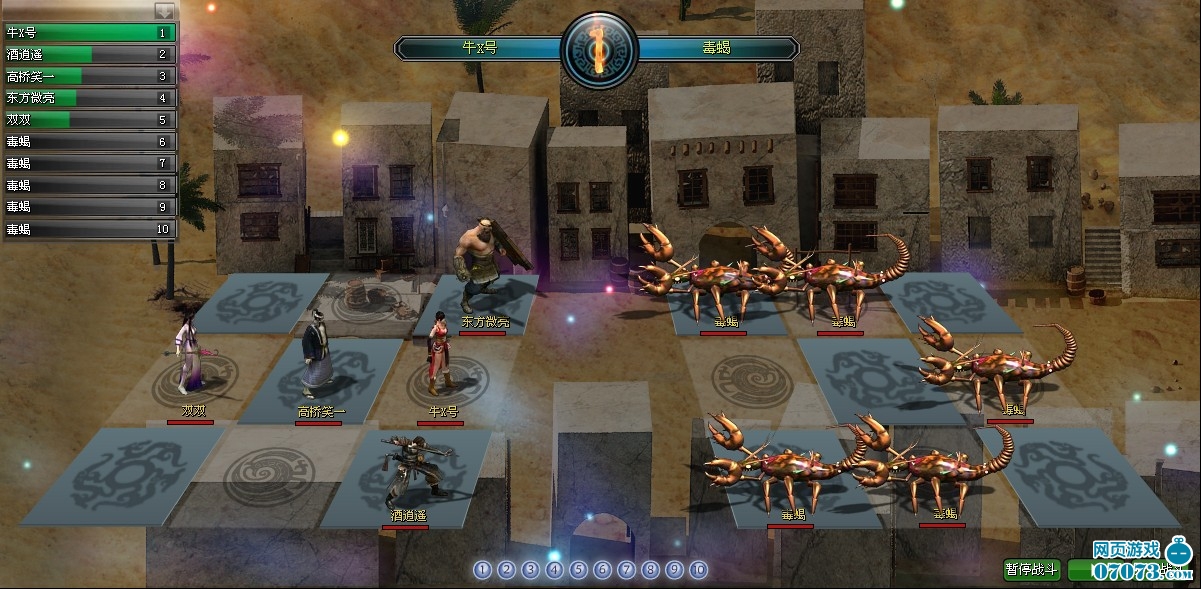Click round marker number 1
1201x589 pixels.
tap(483, 570)
